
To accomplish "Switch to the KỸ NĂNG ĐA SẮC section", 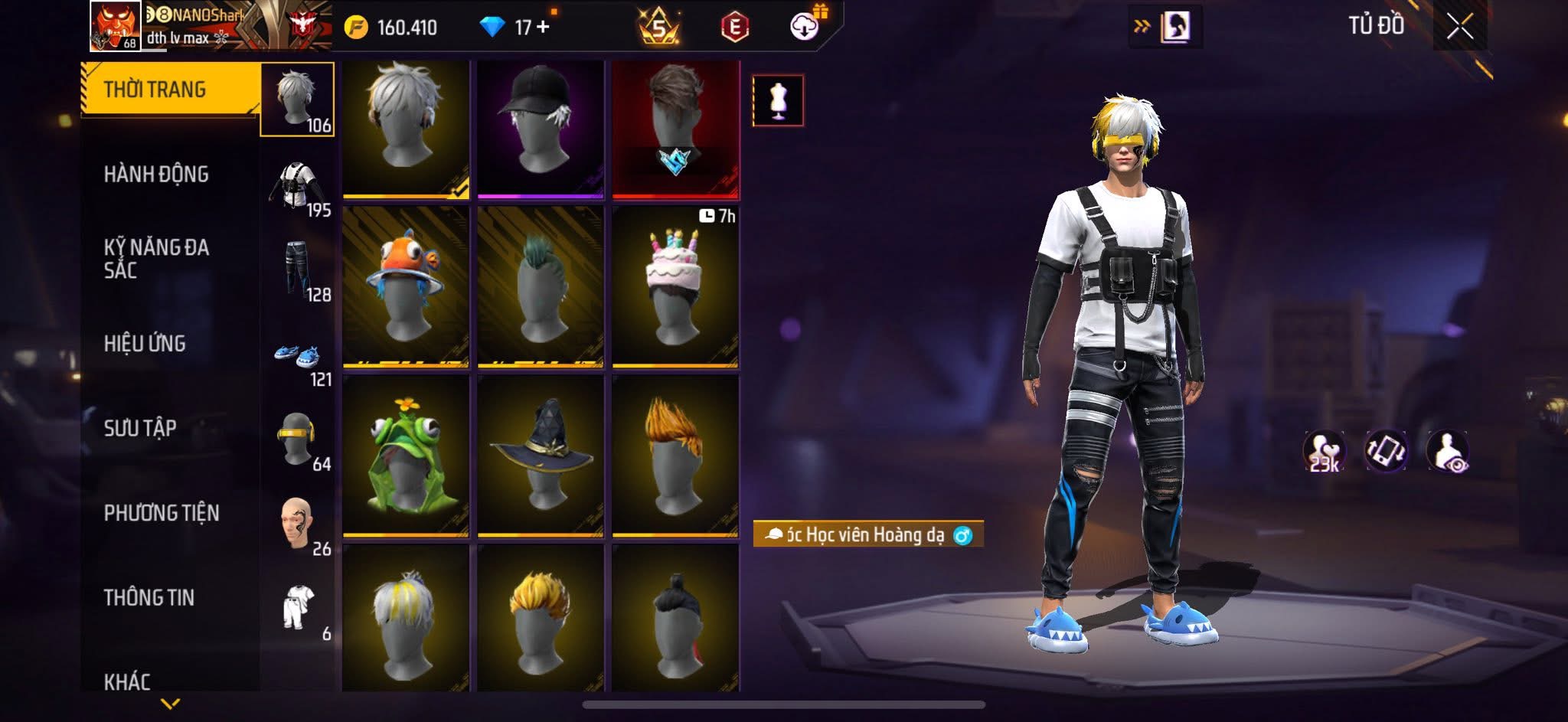I will coord(156,258).
